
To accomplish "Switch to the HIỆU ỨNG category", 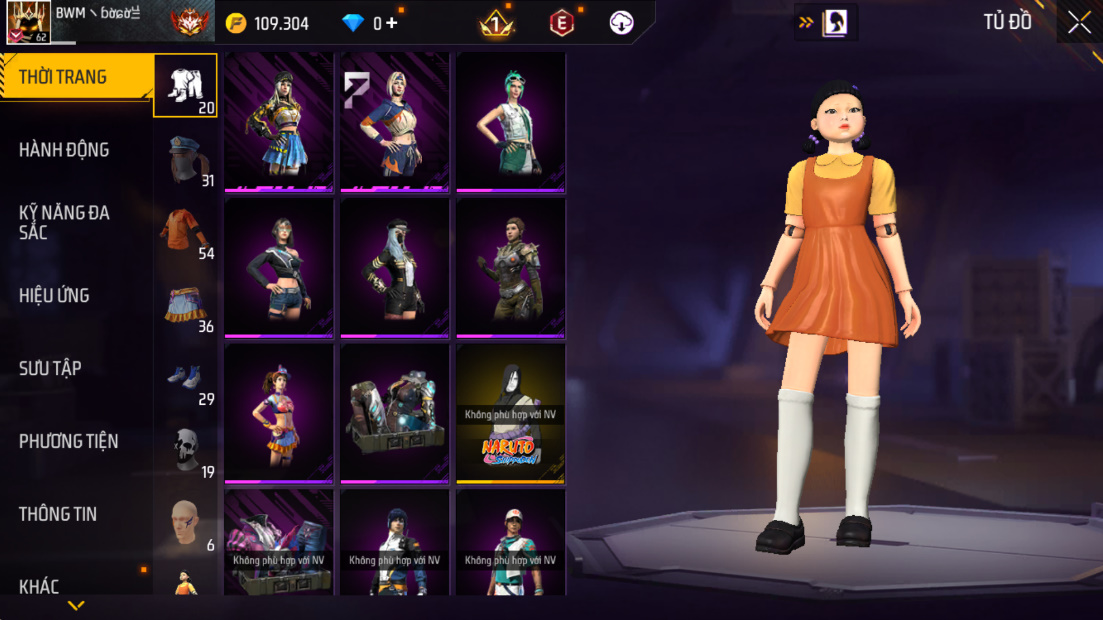I will pos(54,295).
